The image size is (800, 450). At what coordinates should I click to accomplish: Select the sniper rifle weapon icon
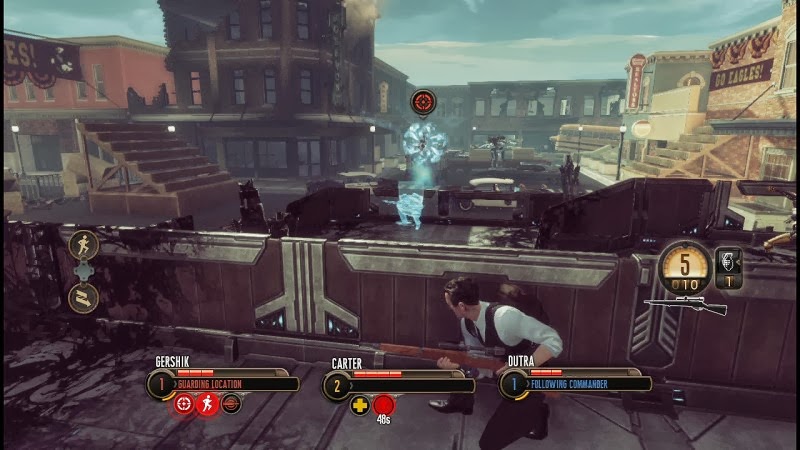coord(684,303)
